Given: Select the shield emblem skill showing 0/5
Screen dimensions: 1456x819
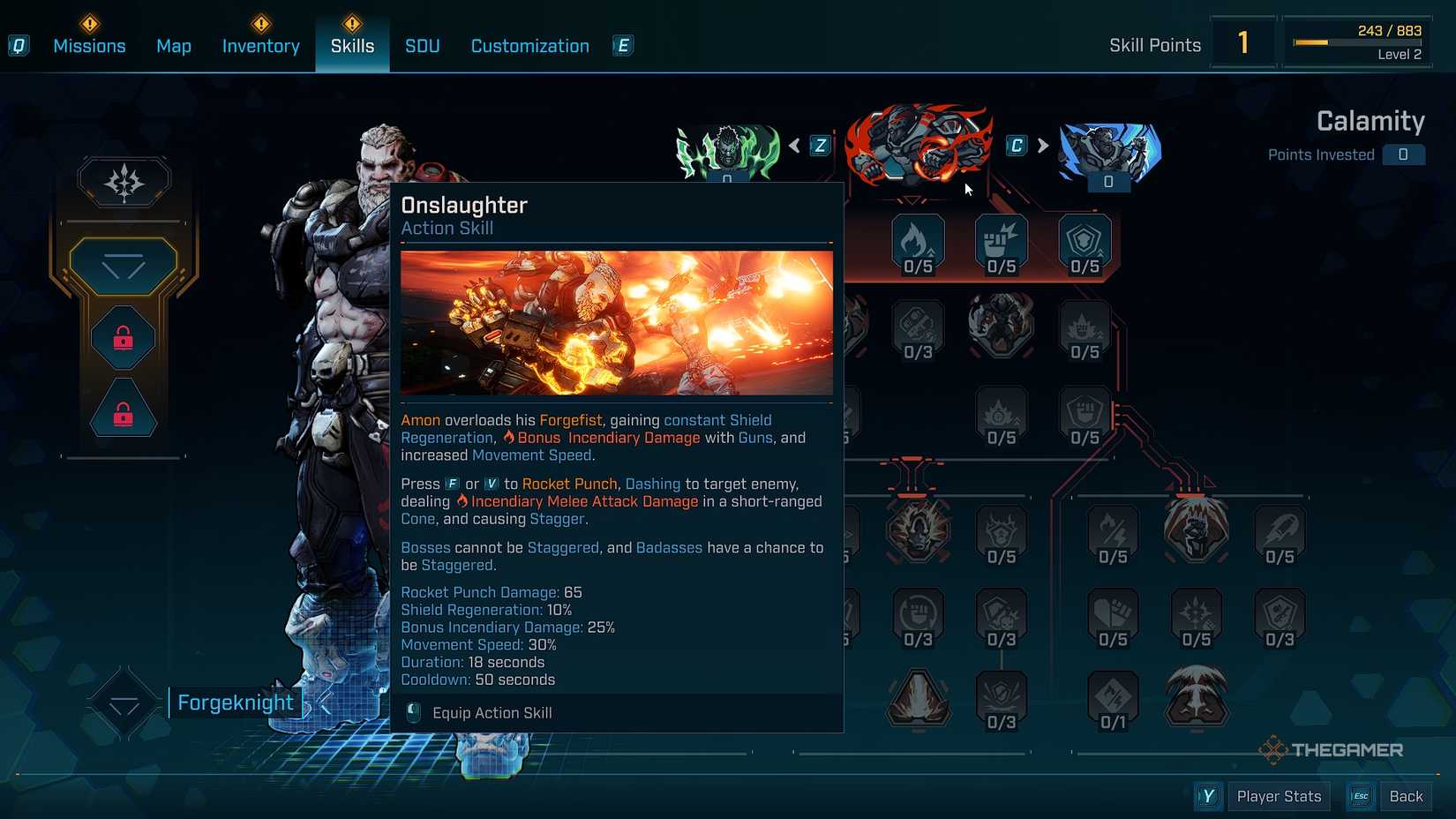Looking at the screenshot, I should (1084, 240).
